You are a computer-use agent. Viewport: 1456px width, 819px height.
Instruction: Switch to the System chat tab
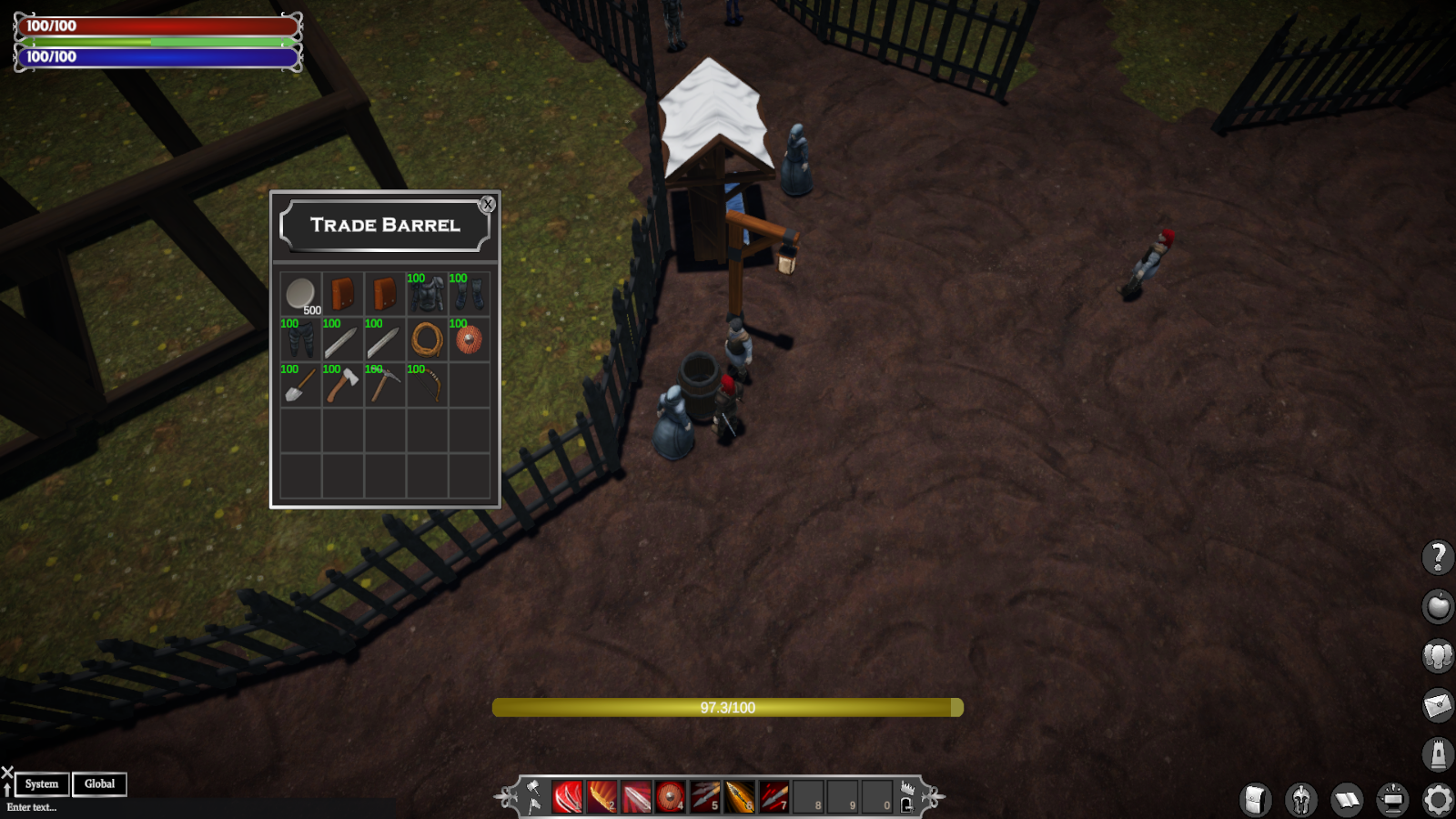coord(41,784)
